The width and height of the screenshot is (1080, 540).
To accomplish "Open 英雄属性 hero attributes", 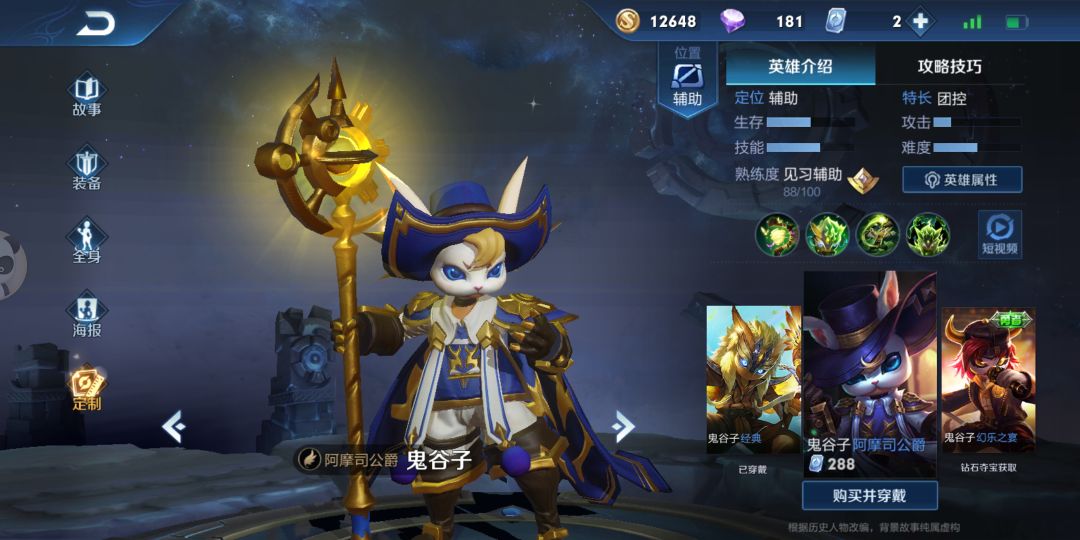I will (x=962, y=180).
